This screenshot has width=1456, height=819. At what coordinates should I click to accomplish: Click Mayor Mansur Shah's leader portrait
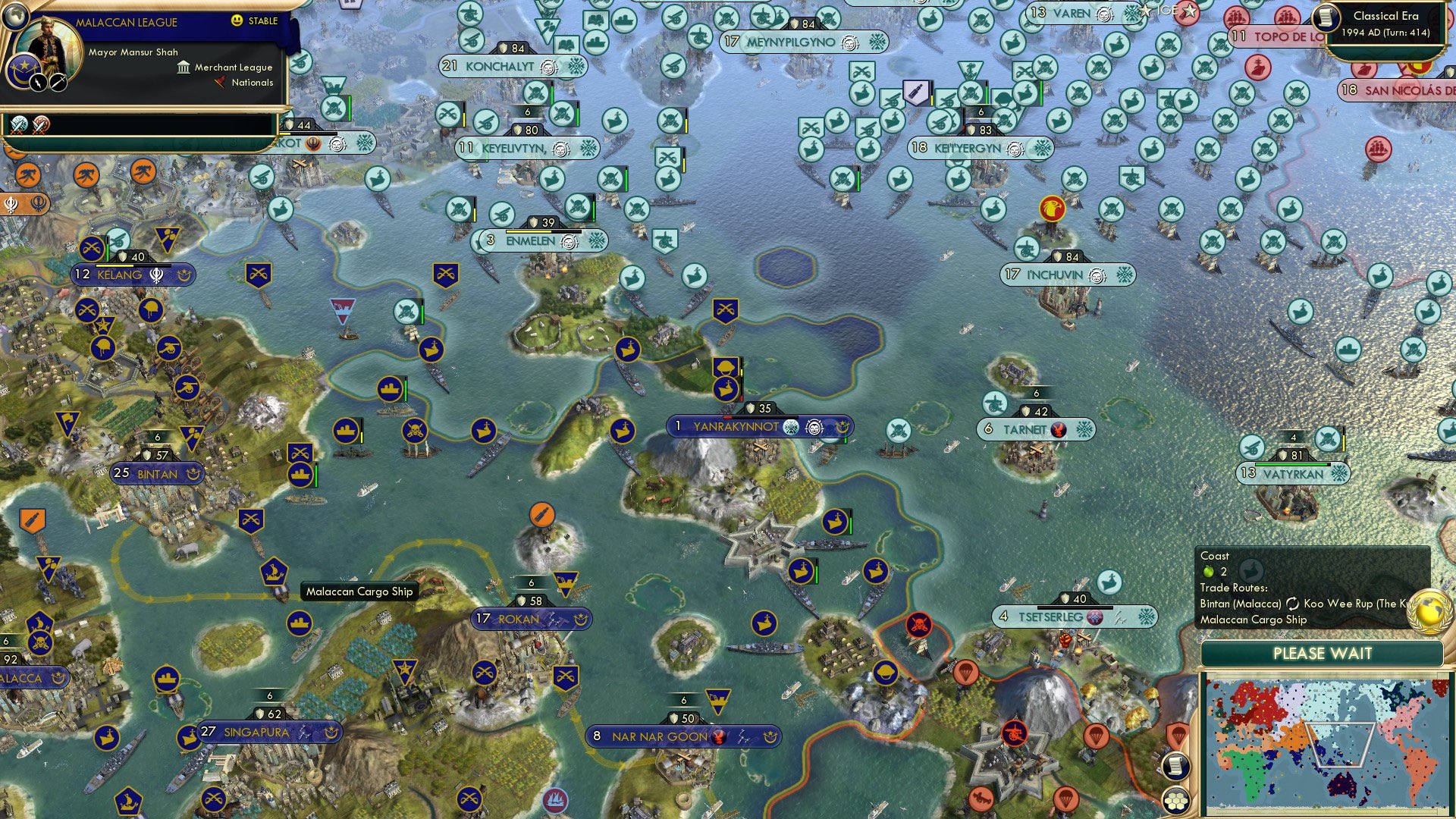click(47, 44)
